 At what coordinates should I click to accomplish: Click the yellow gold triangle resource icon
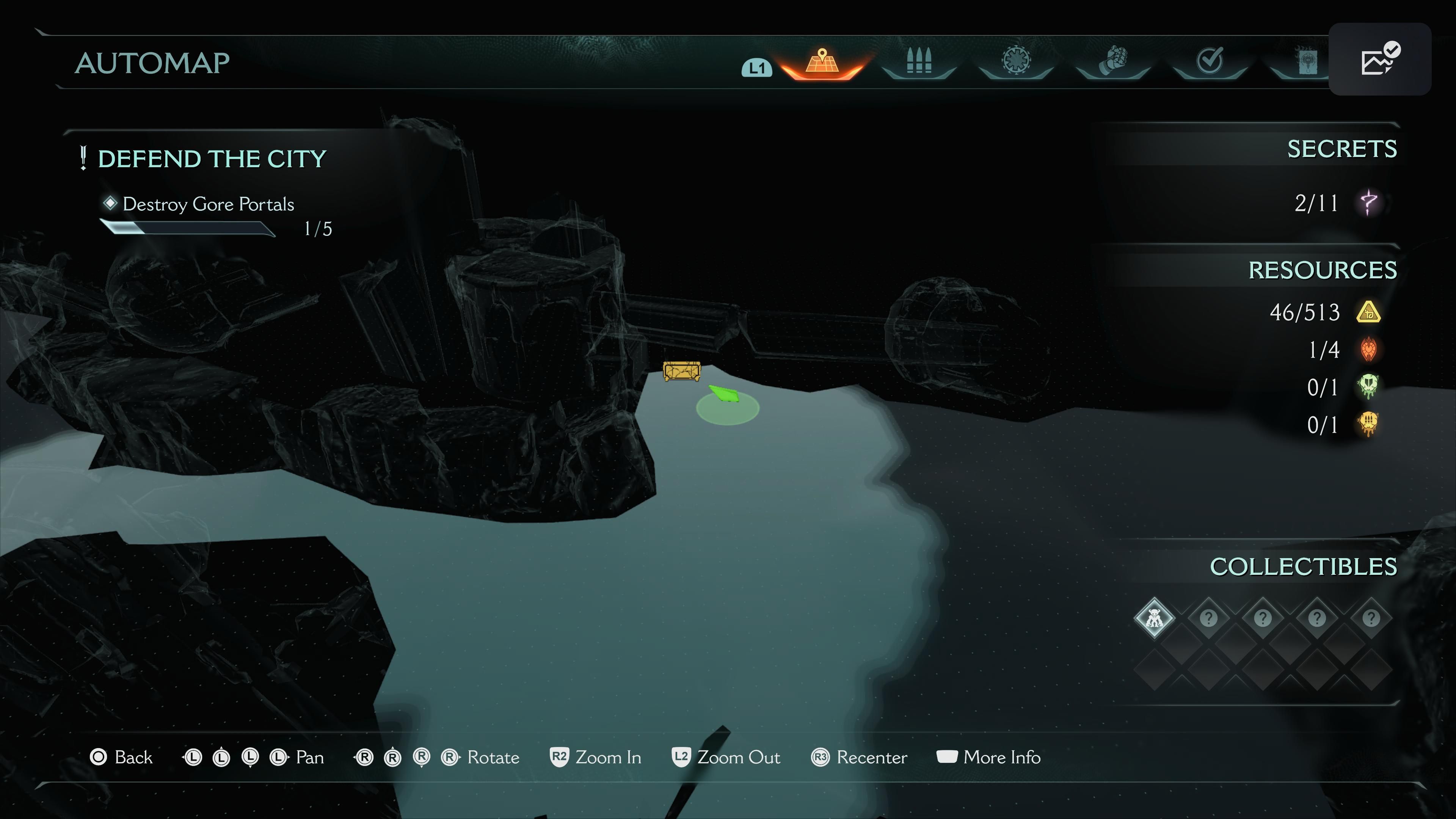click(1368, 312)
